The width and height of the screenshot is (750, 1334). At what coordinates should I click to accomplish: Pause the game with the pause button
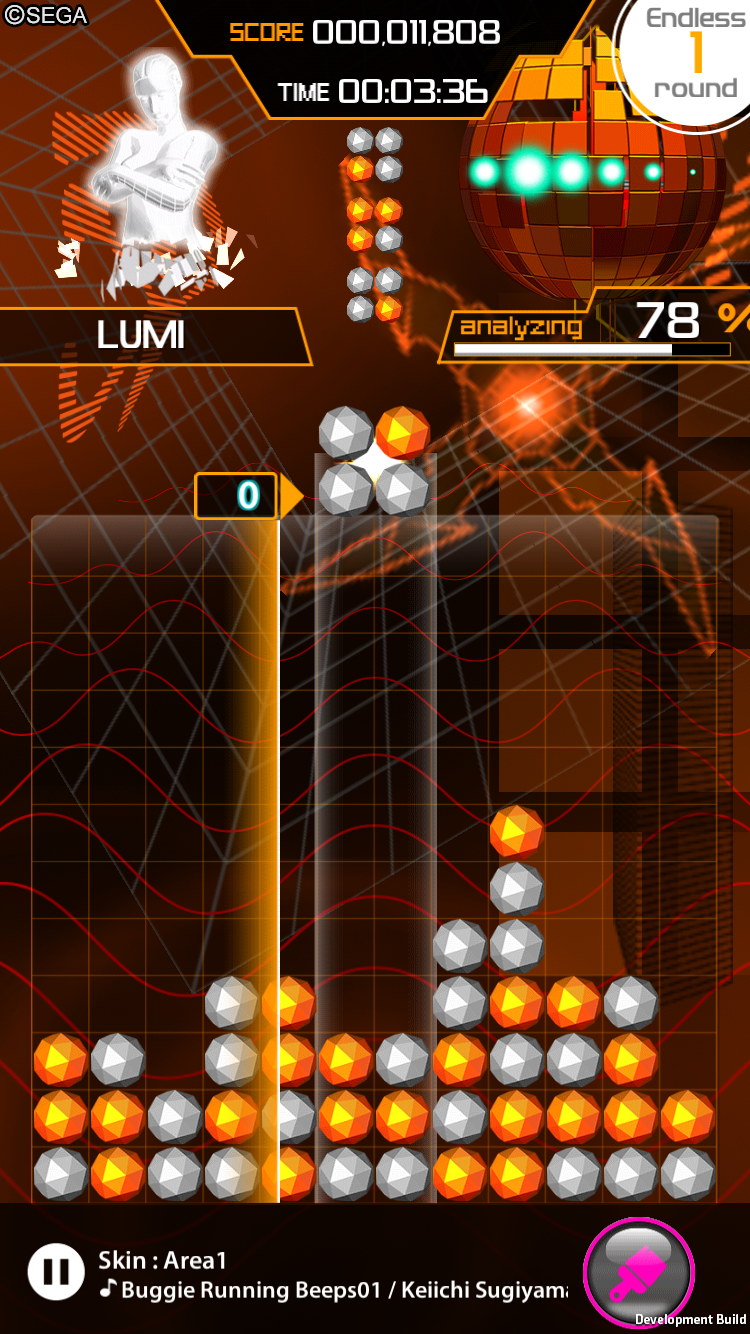pyautogui.click(x=56, y=1271)
